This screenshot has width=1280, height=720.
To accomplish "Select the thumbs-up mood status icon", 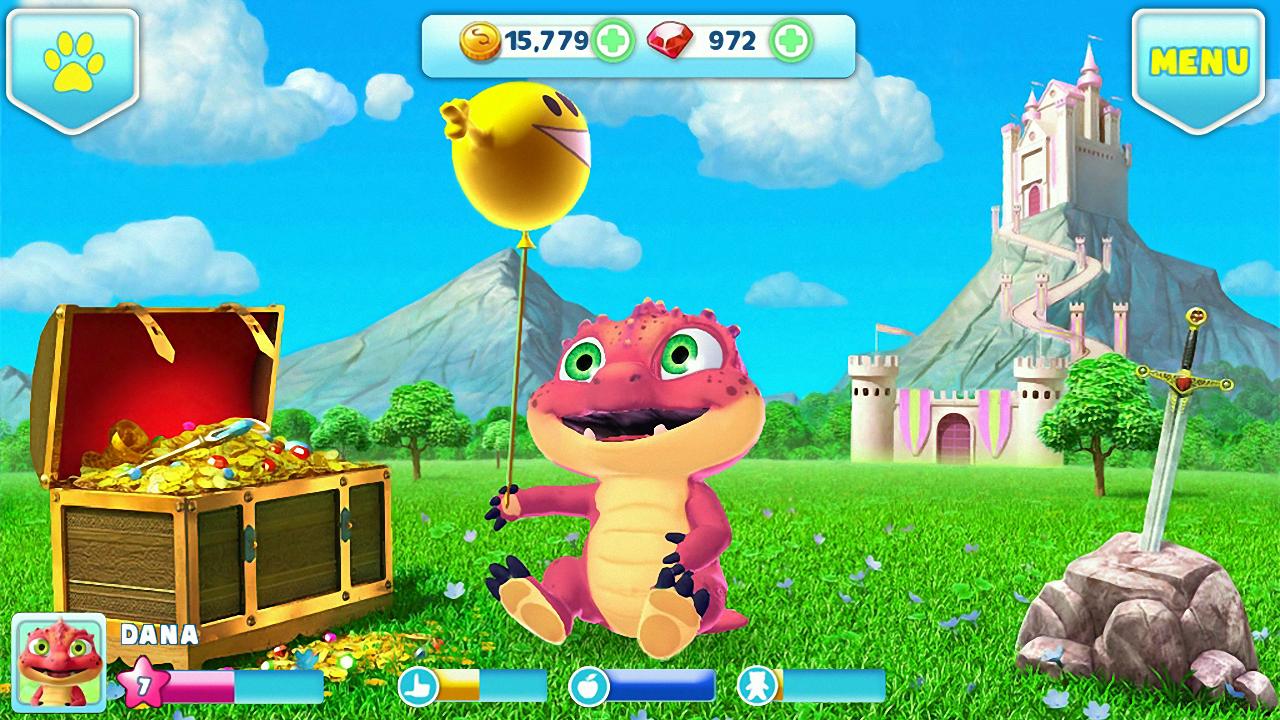I will click(x=420, y=686).
